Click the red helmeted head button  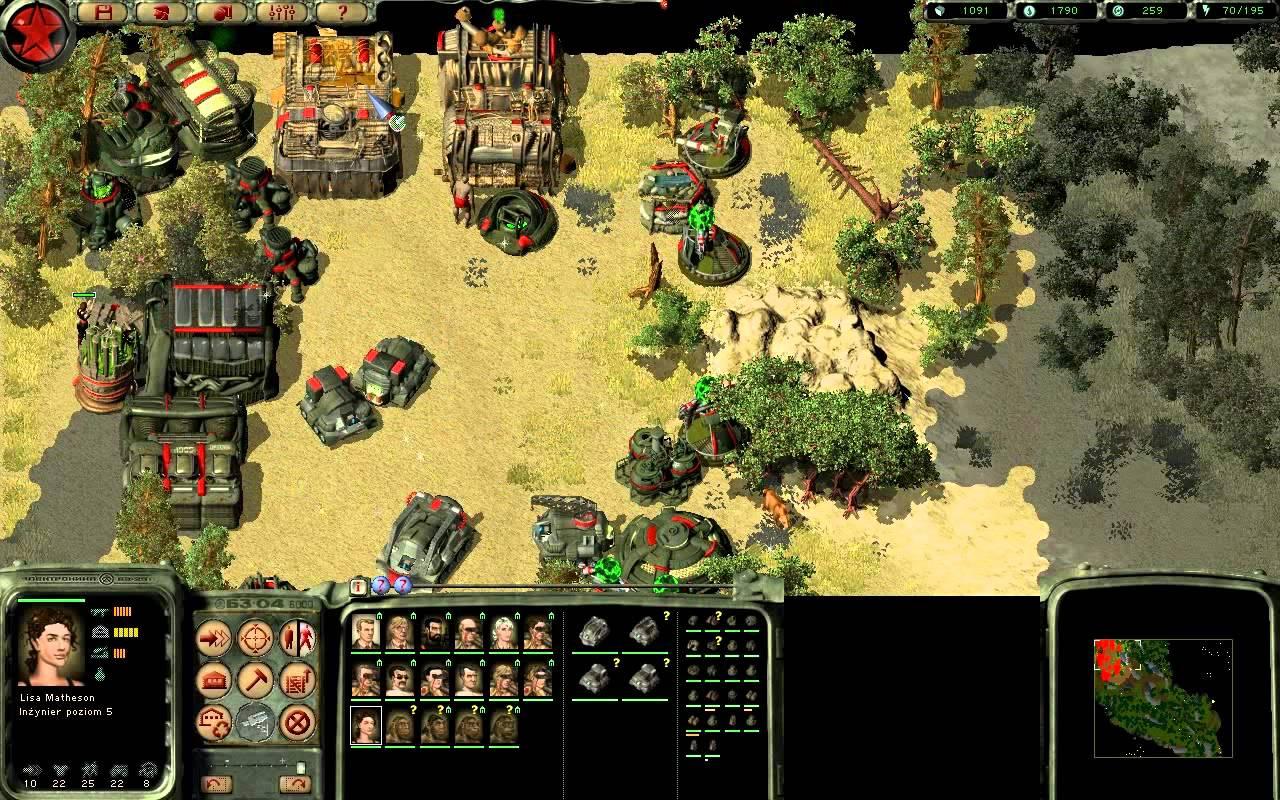[x=160, y=13]
